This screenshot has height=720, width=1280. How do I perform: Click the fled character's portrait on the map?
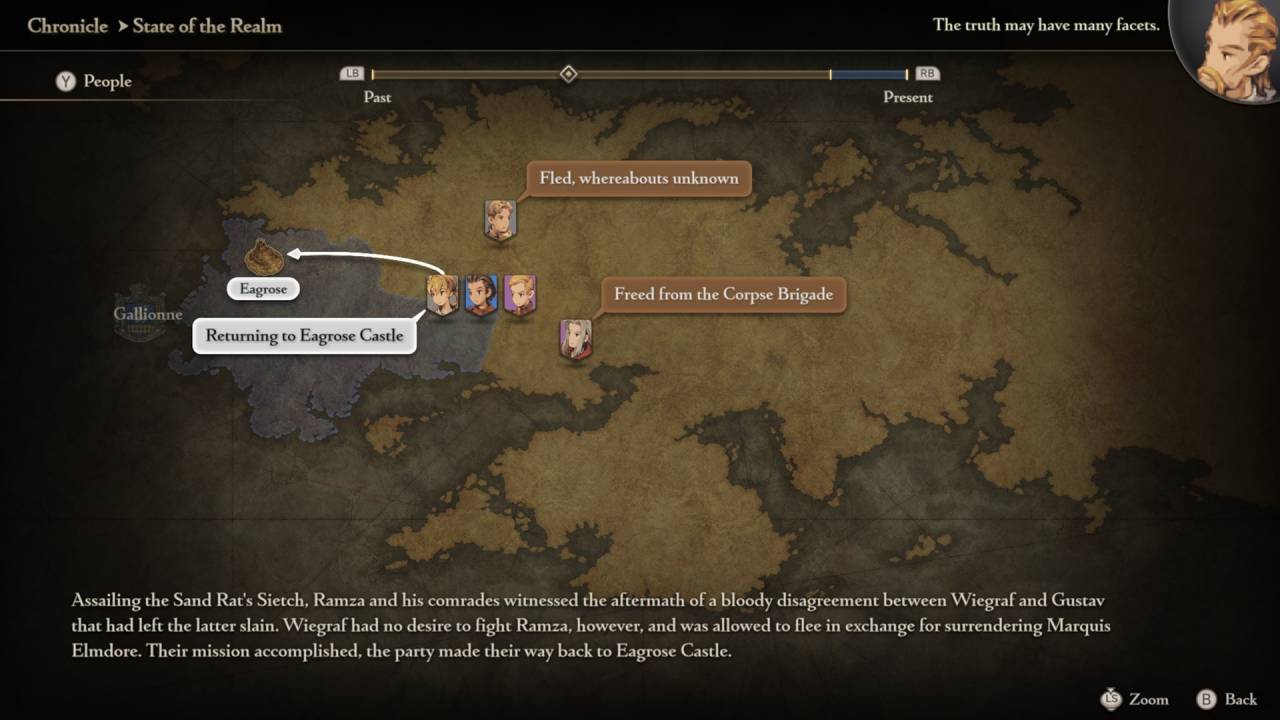tap(499, 219)
